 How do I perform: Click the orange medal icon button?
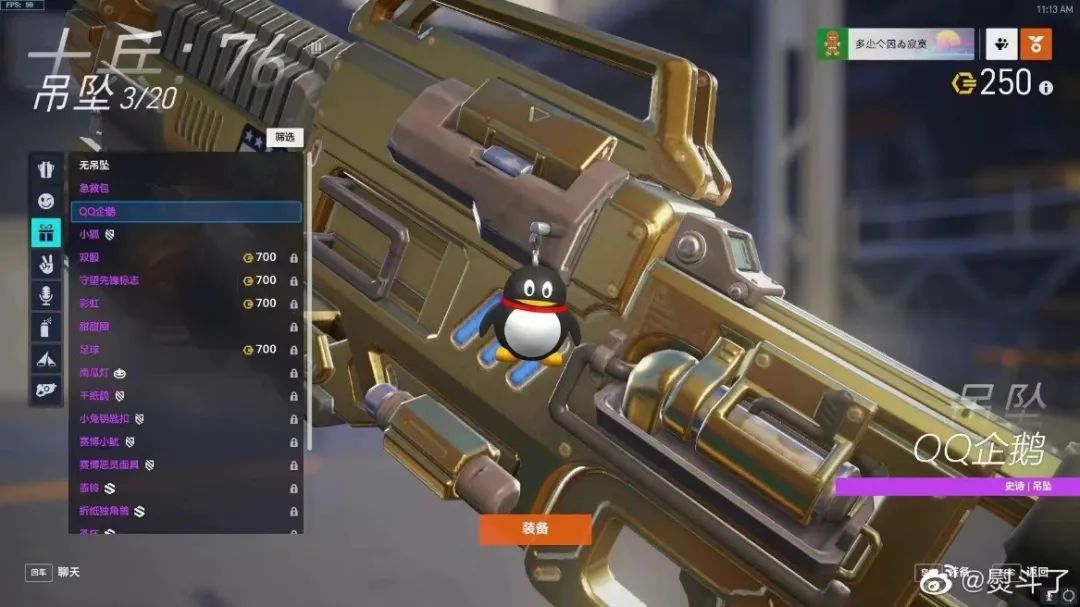(x=1036, y=43)
